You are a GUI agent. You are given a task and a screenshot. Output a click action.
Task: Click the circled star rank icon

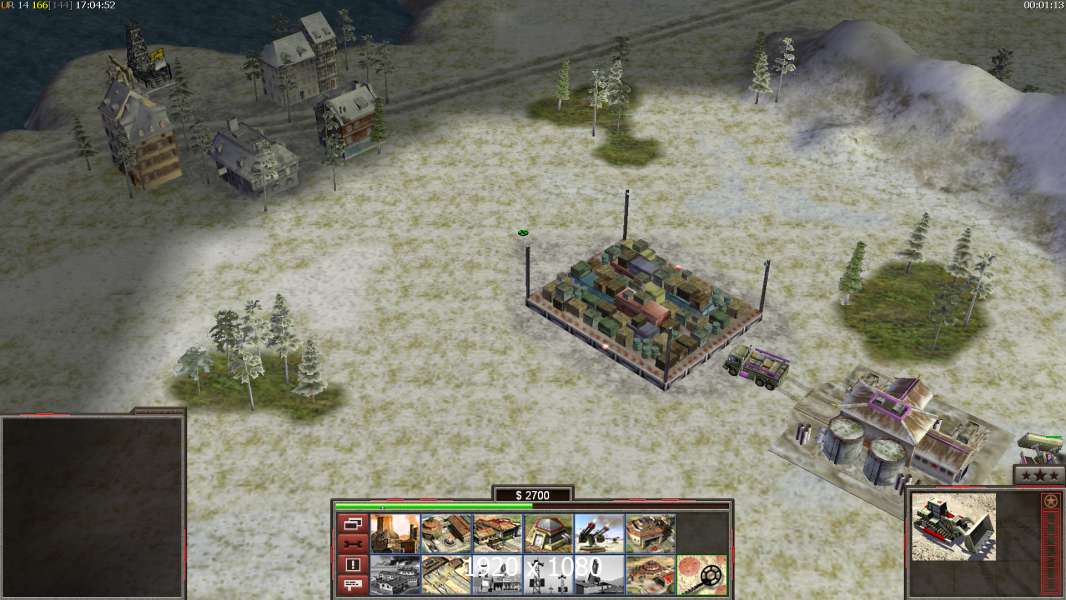(x=1051, y=501)
